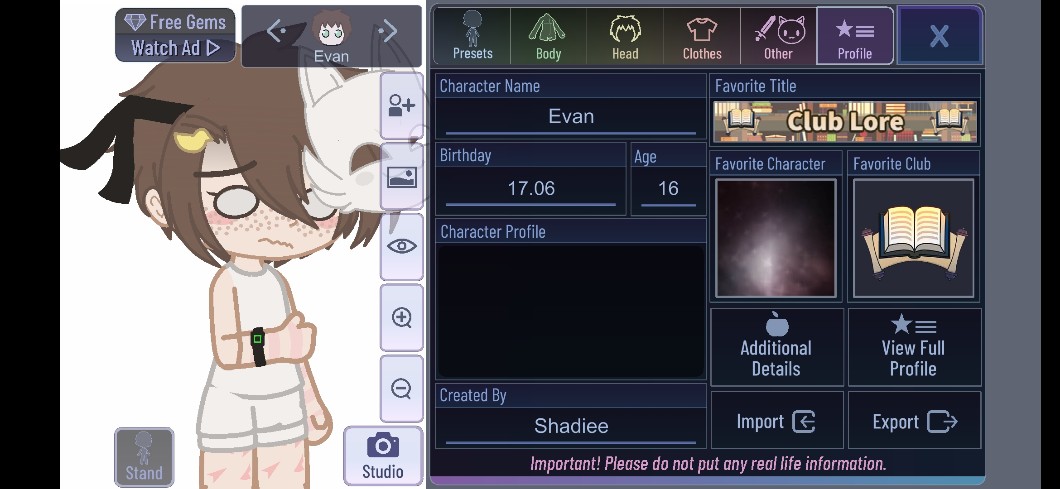This screenshot has width=1060, height=489.
Task: Edit the Age field
Action: [x=668, y=188]
